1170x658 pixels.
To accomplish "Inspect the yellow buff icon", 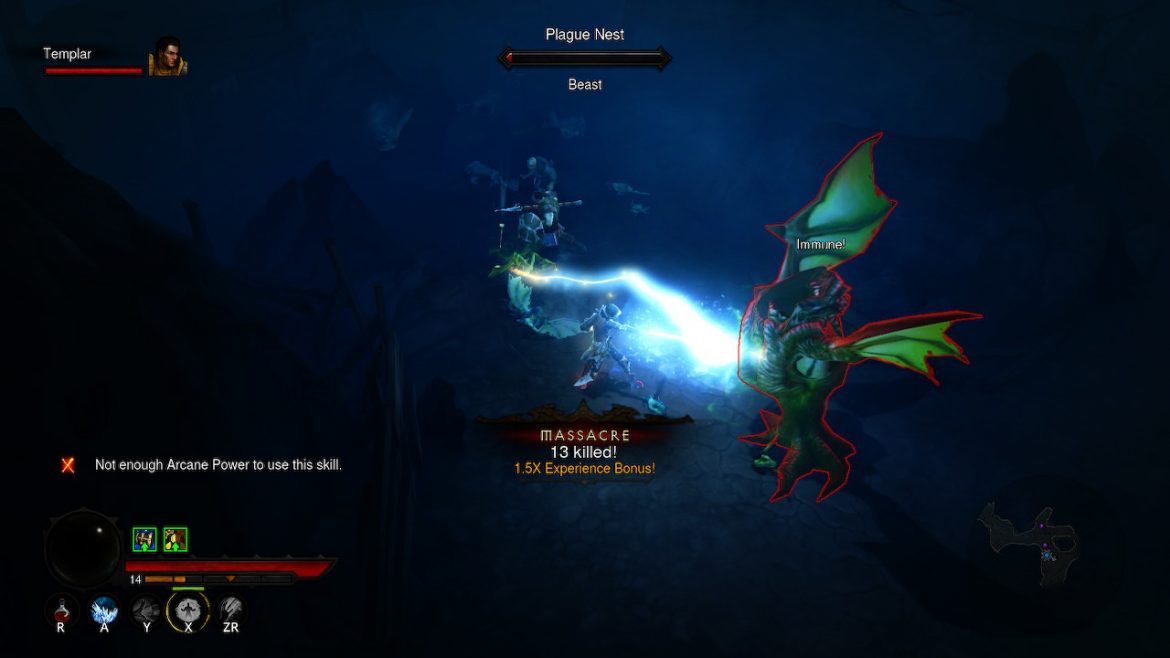I will [x=175, y=540].
